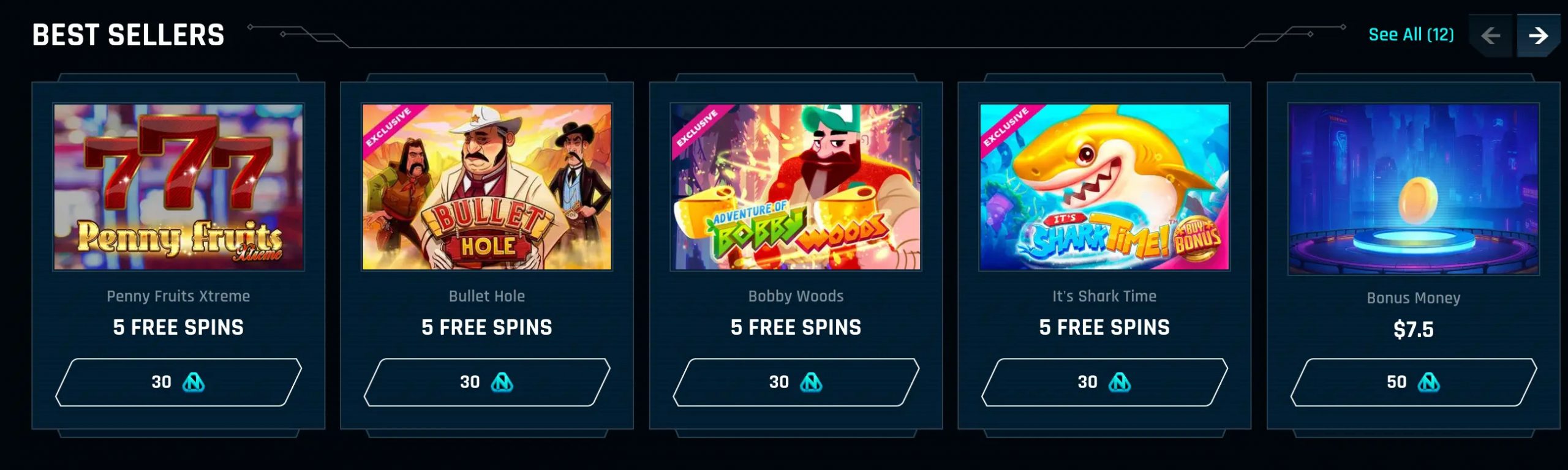Open the See All (12) link
Screen dimensions: 1568x470
tap(1411, 35)
